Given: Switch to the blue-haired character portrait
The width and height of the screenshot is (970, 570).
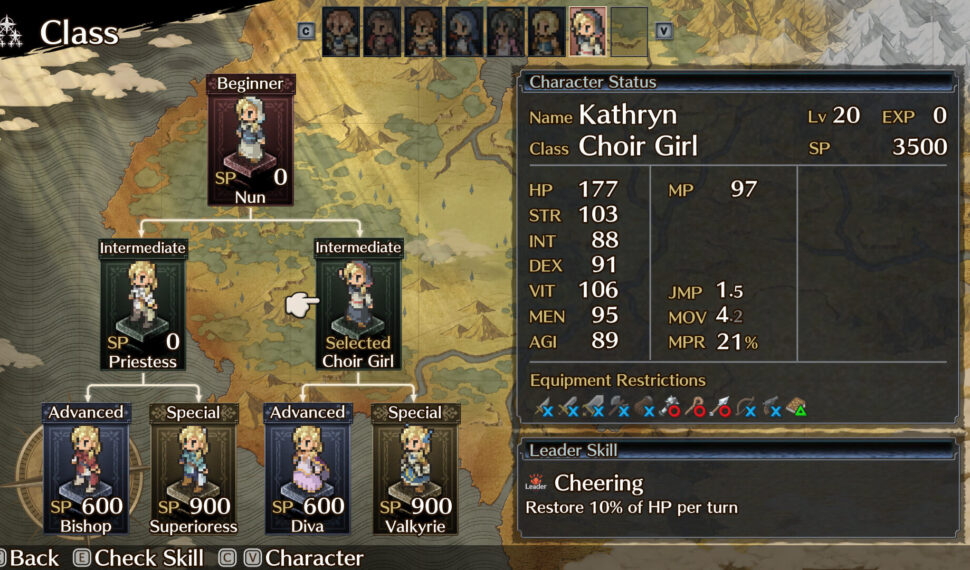Looking at the screenshot, I should click(464, 31).
